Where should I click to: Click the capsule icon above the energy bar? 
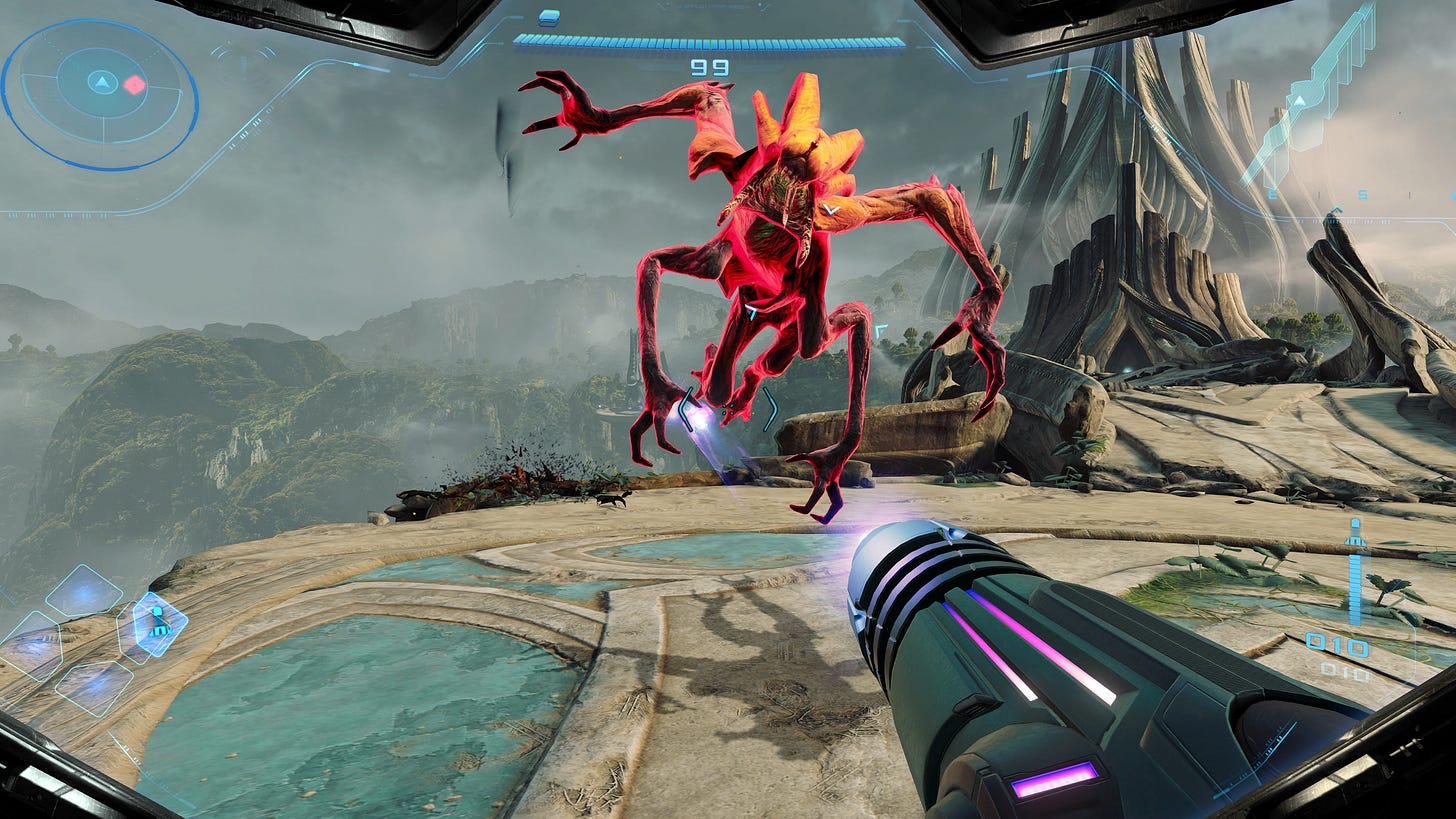click(x=549, y=19)
